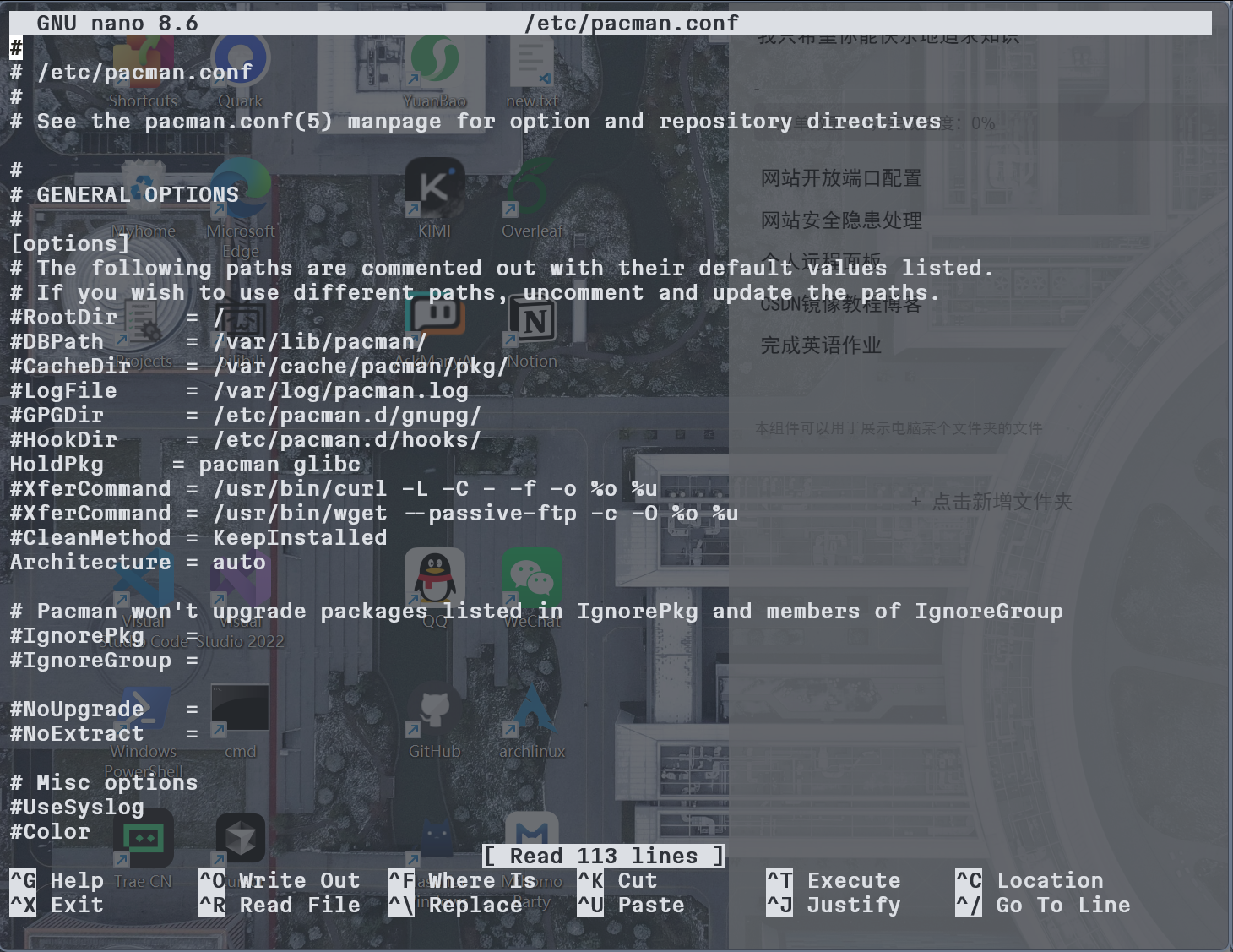Invoke the ^G Help shortcut label

tap(55, 880)
